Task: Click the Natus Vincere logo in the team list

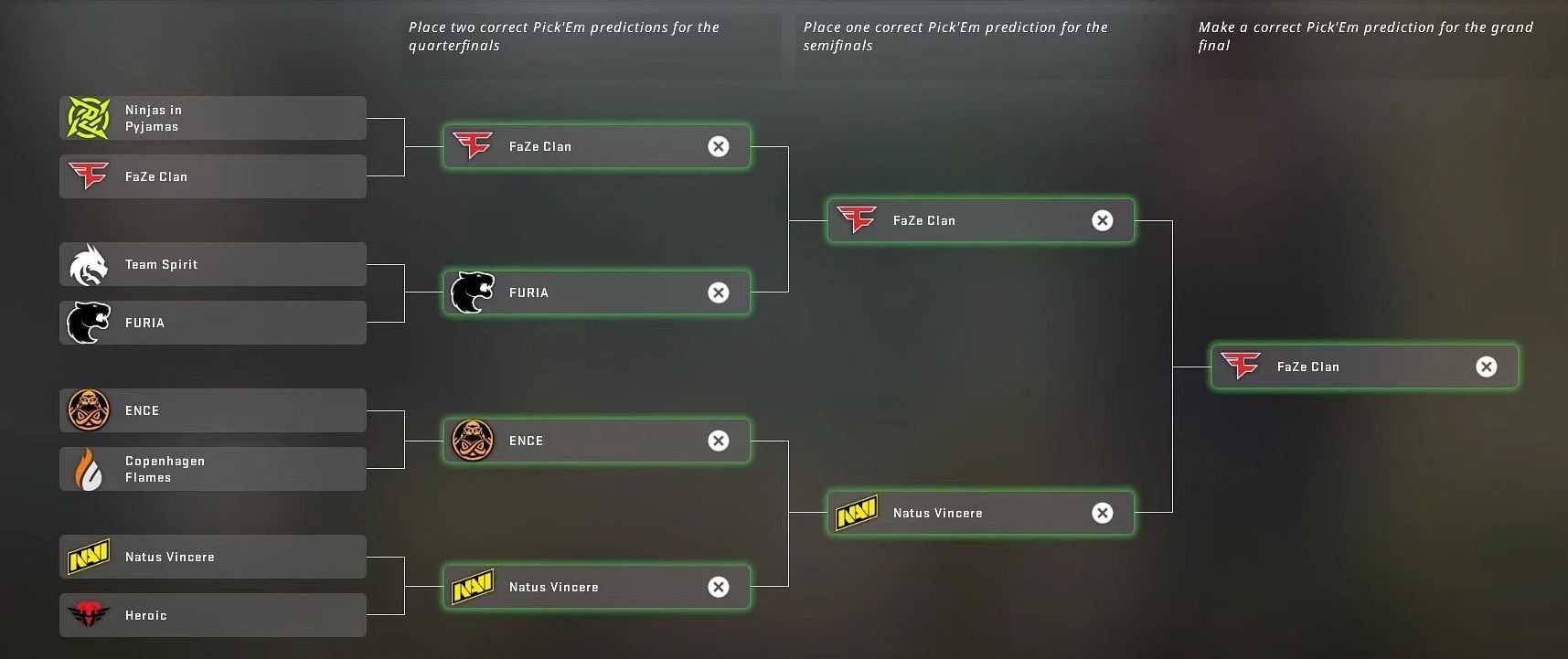Action: click(87, 556)
